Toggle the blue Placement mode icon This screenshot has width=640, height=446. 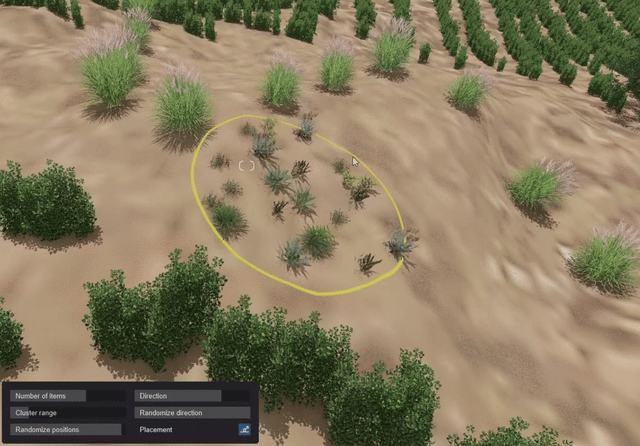(x=244, y=430)
